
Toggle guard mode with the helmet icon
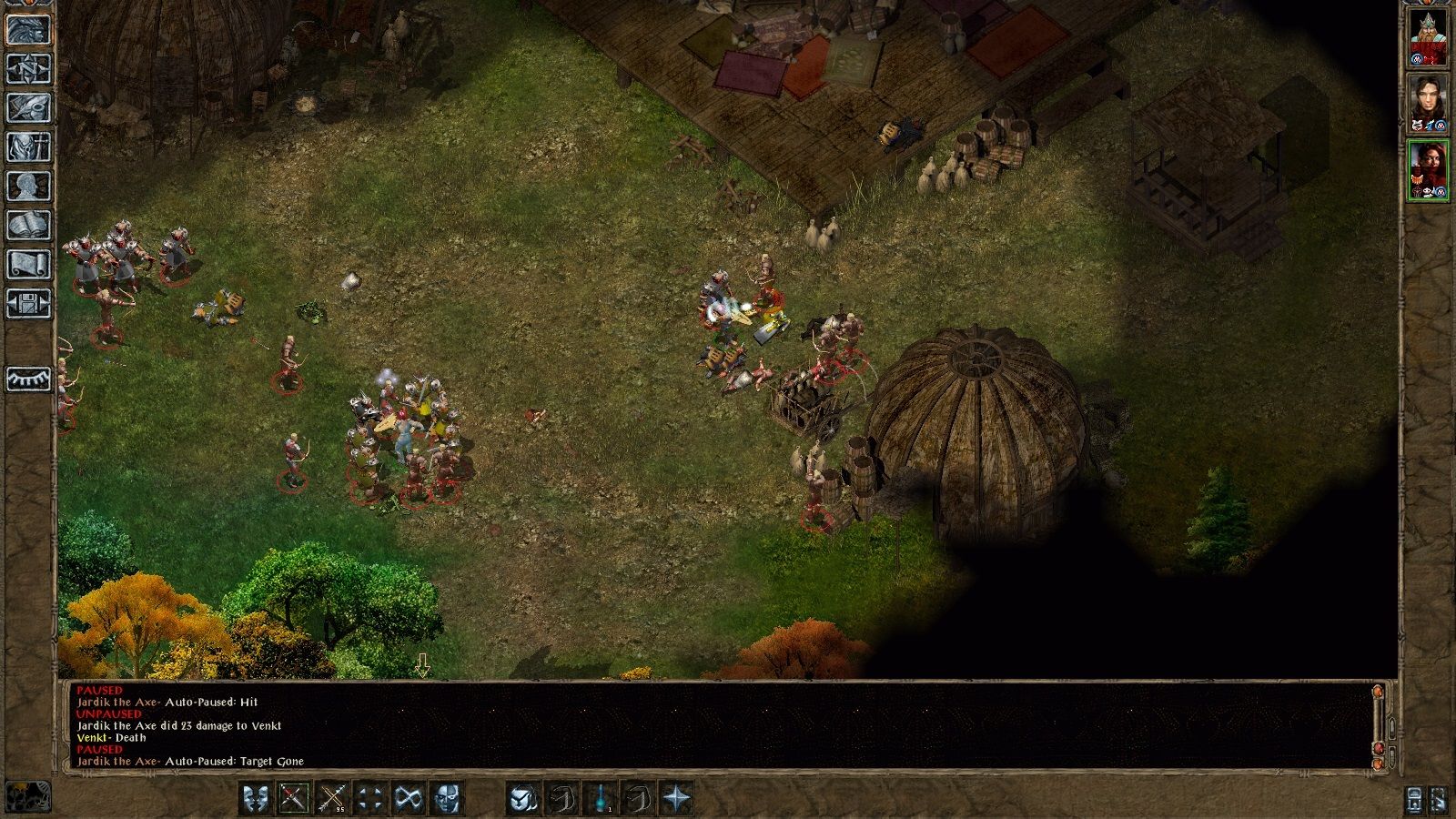pyautogui.click(x=521, y=797)
